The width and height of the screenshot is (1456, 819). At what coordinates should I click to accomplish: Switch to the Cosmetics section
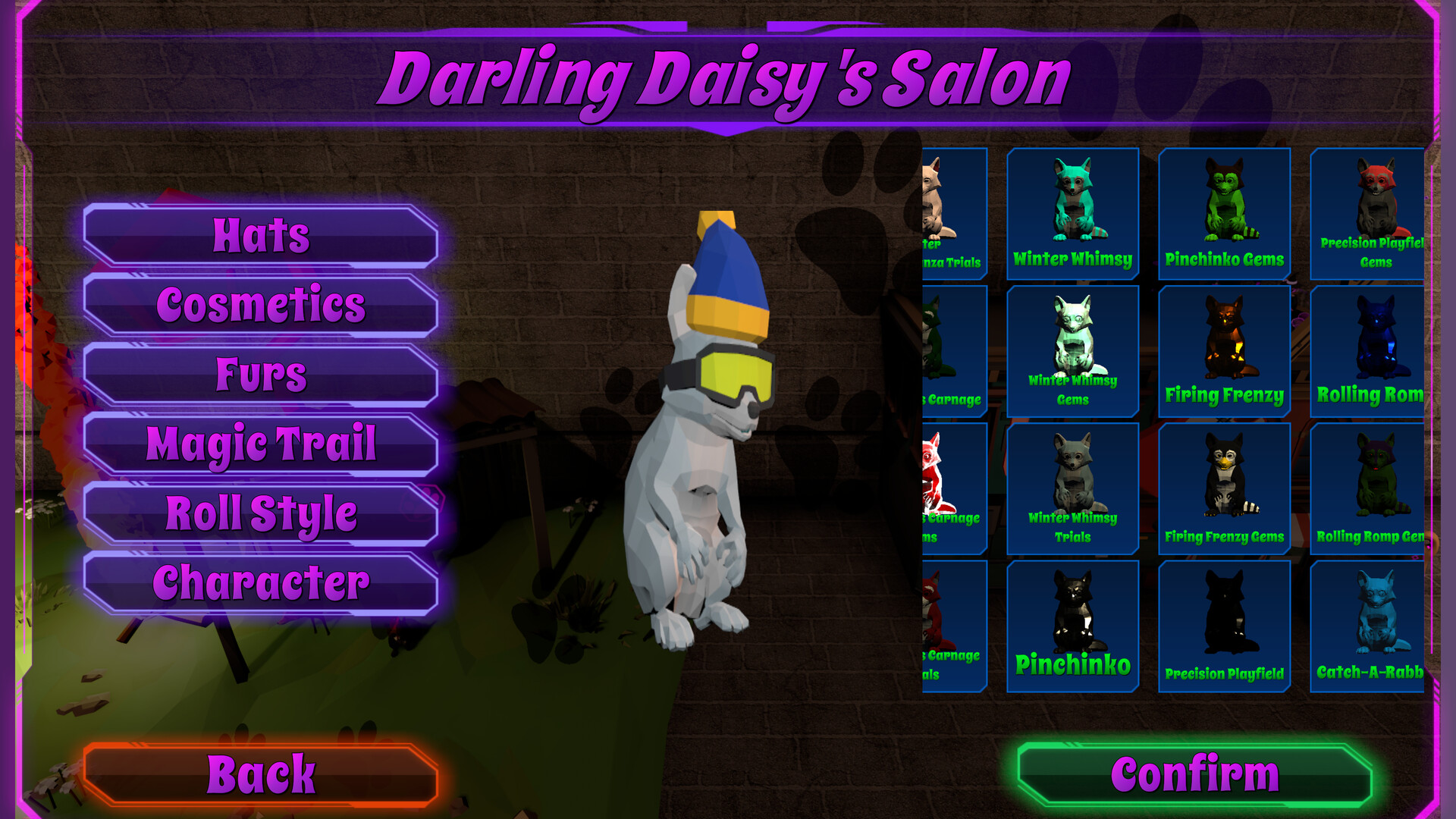tap(261, 305)
